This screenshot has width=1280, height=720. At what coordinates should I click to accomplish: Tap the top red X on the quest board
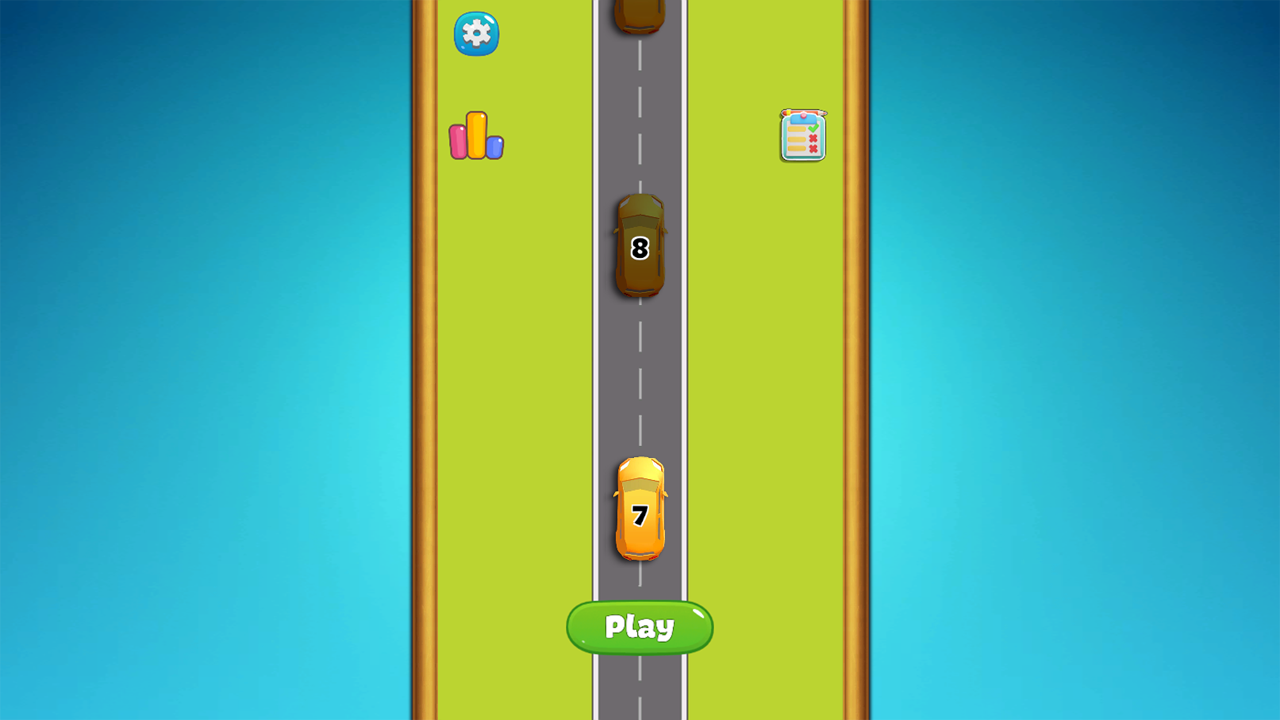pos(813,137)
